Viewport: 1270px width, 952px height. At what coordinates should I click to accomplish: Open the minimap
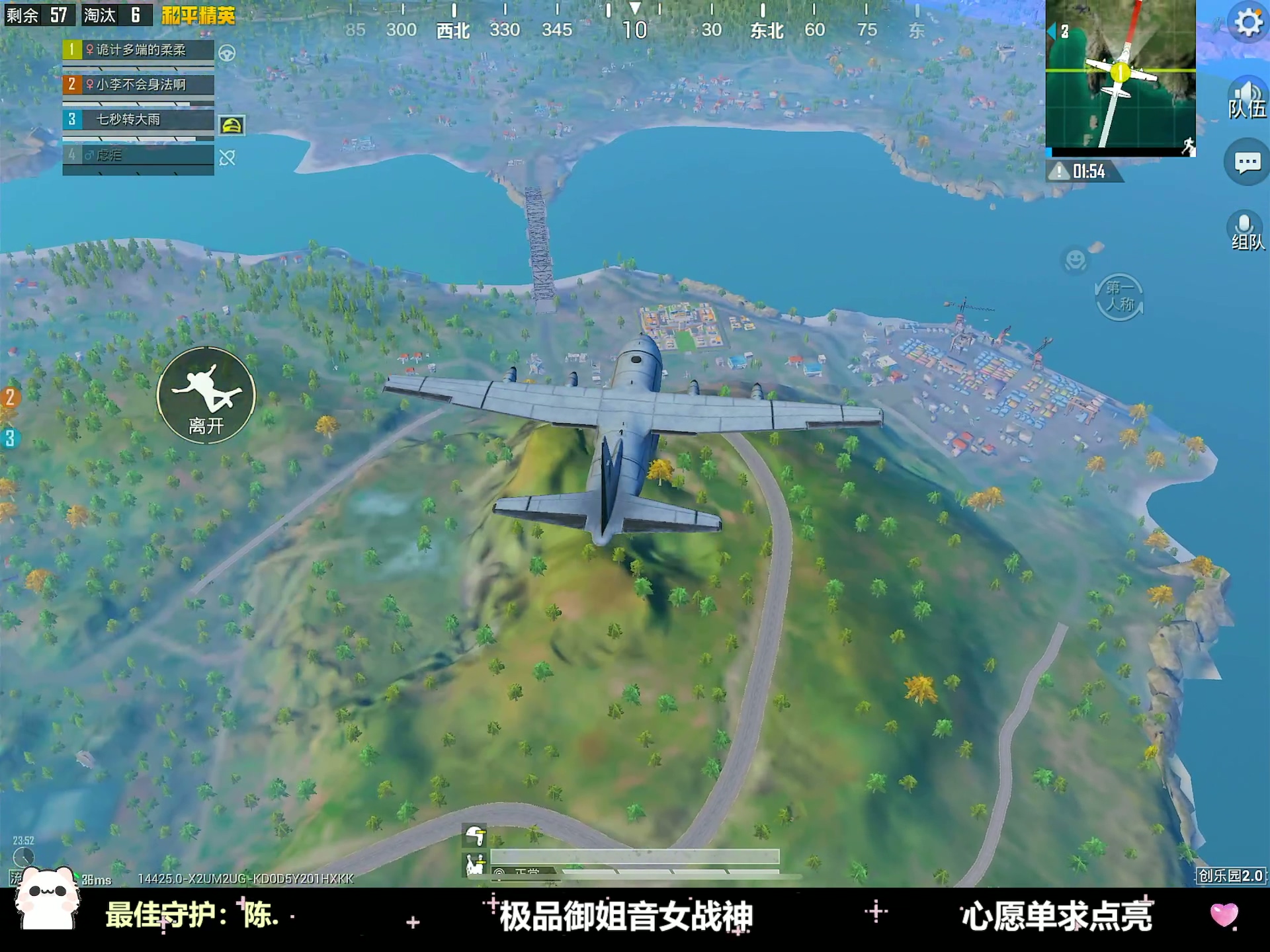tap(1120, 77)
